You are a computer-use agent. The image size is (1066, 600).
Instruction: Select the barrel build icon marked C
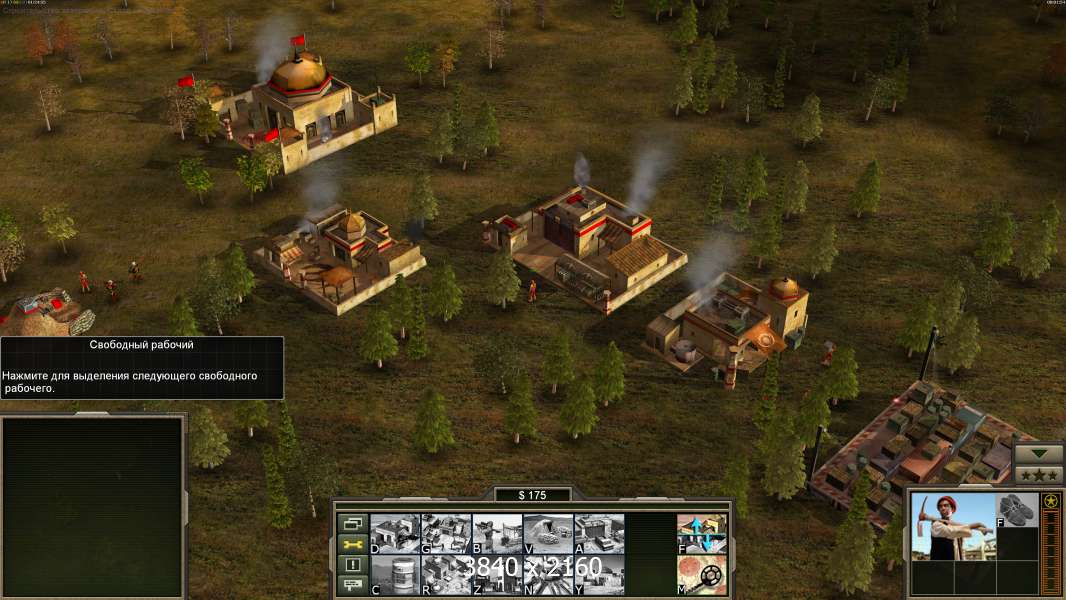point(395,574)
